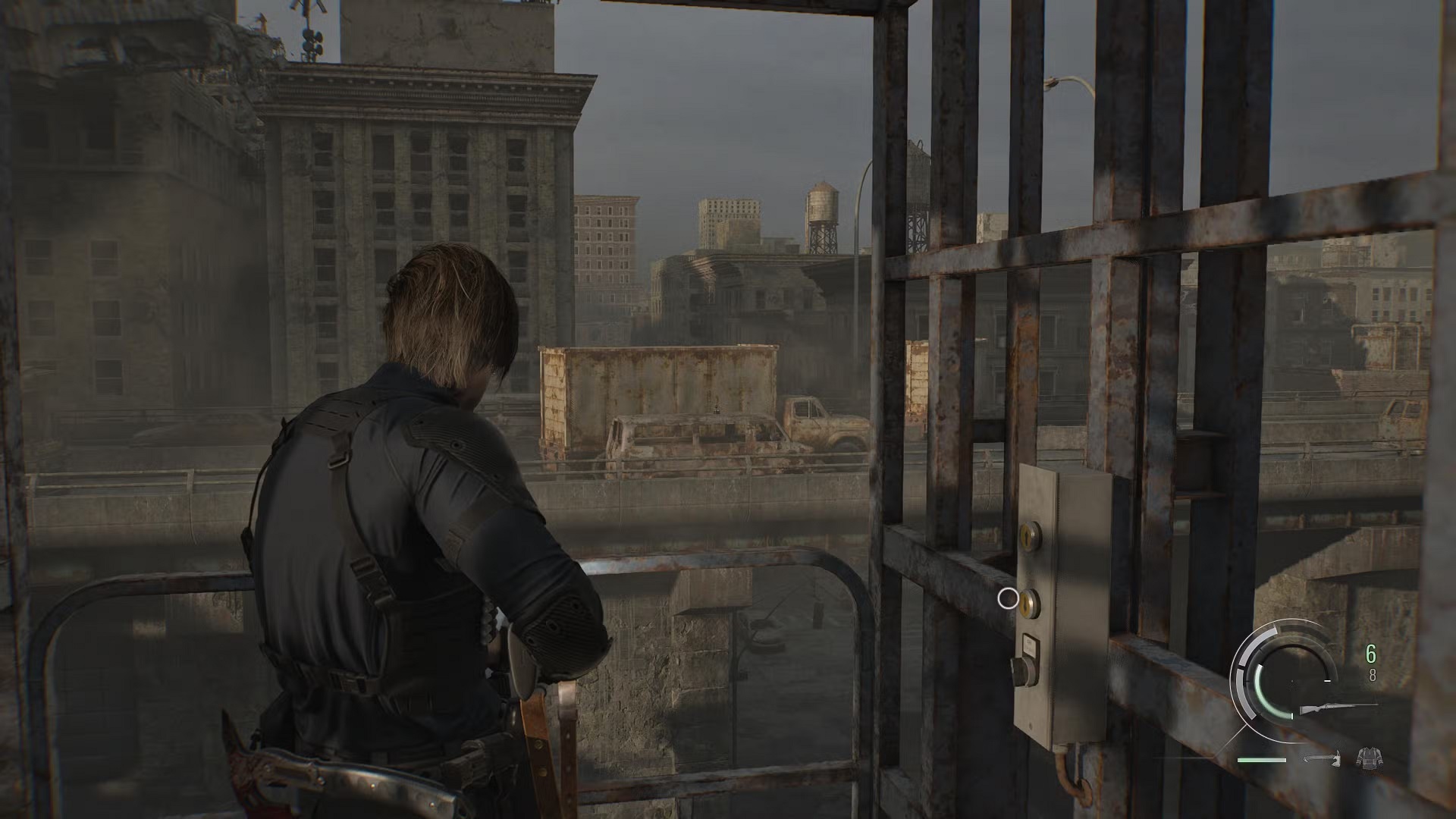
Task: Select the body armor vest icon
Action: tap(1368, 757)
